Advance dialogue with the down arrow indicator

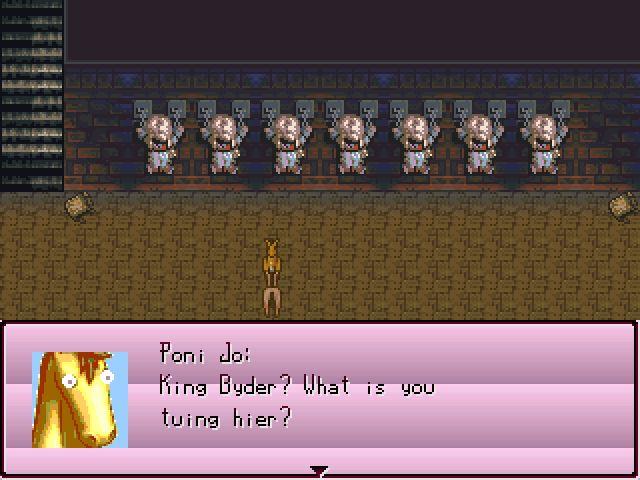[319, 470]
